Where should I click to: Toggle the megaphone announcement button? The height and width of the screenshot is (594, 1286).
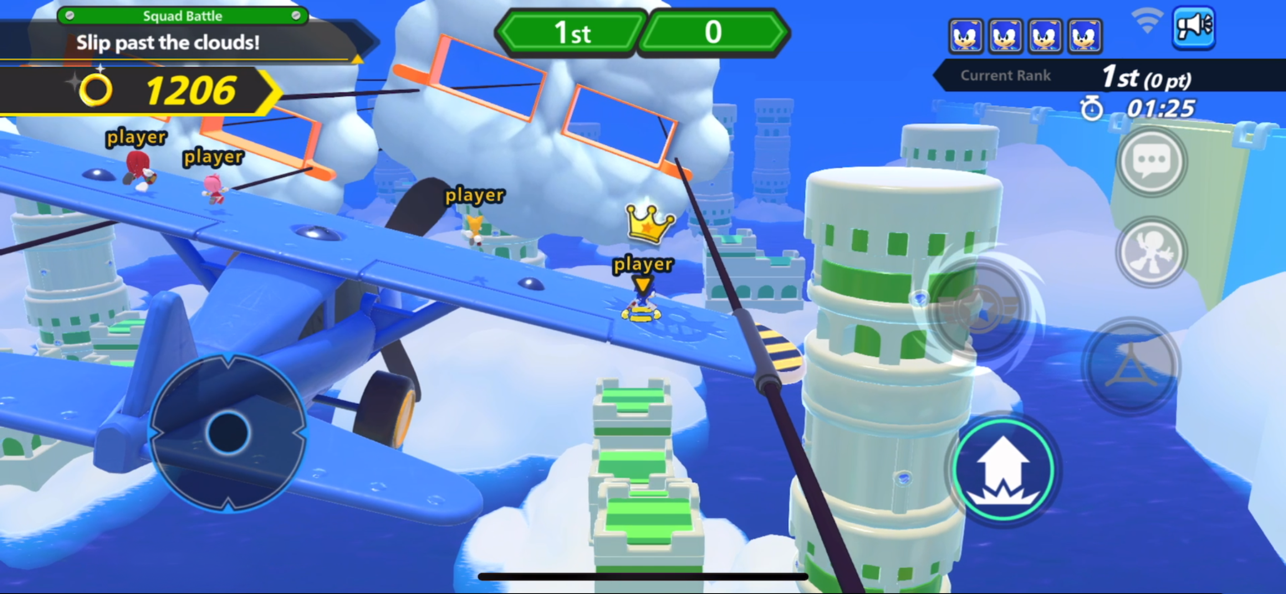coord(1192,28)
